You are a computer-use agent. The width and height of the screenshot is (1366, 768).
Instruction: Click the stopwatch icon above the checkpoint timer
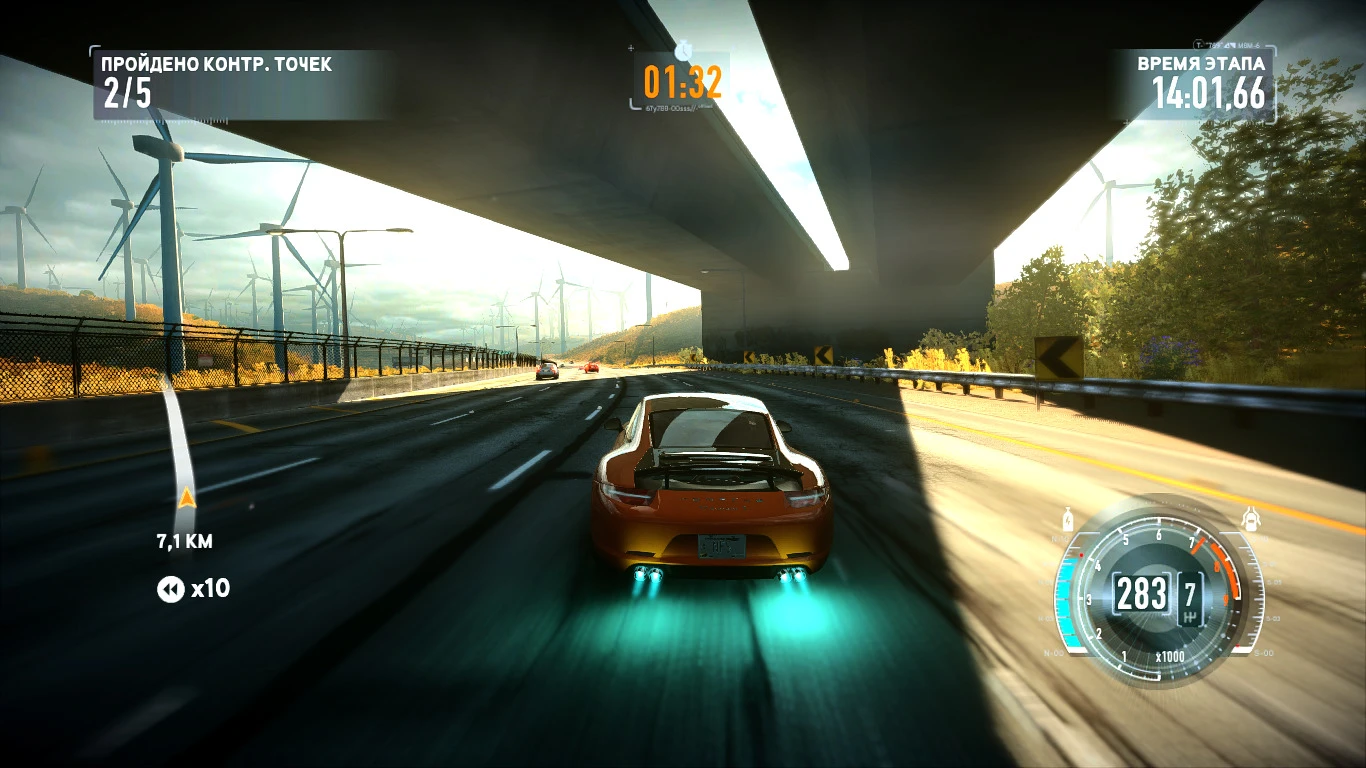click(x=683, y=50)
